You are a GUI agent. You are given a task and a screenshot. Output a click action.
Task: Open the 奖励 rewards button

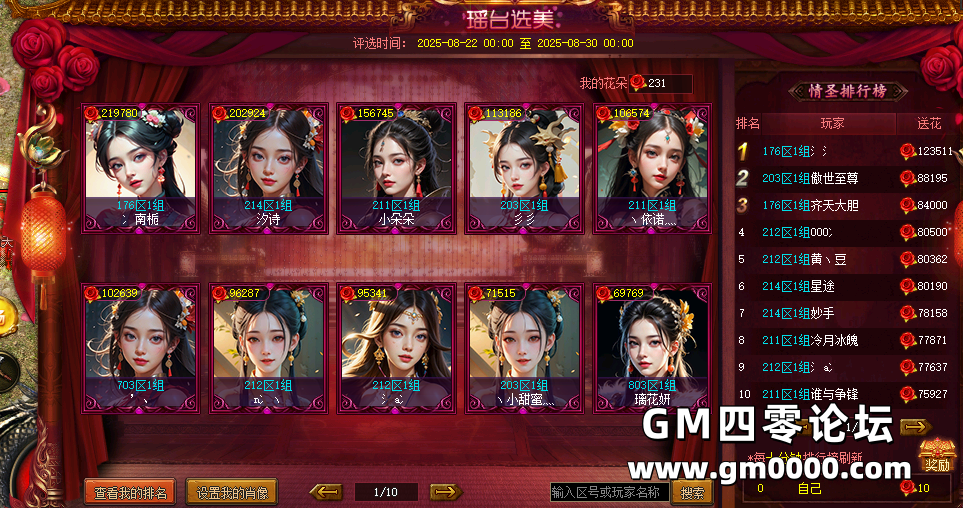click(x=936, y=456)
